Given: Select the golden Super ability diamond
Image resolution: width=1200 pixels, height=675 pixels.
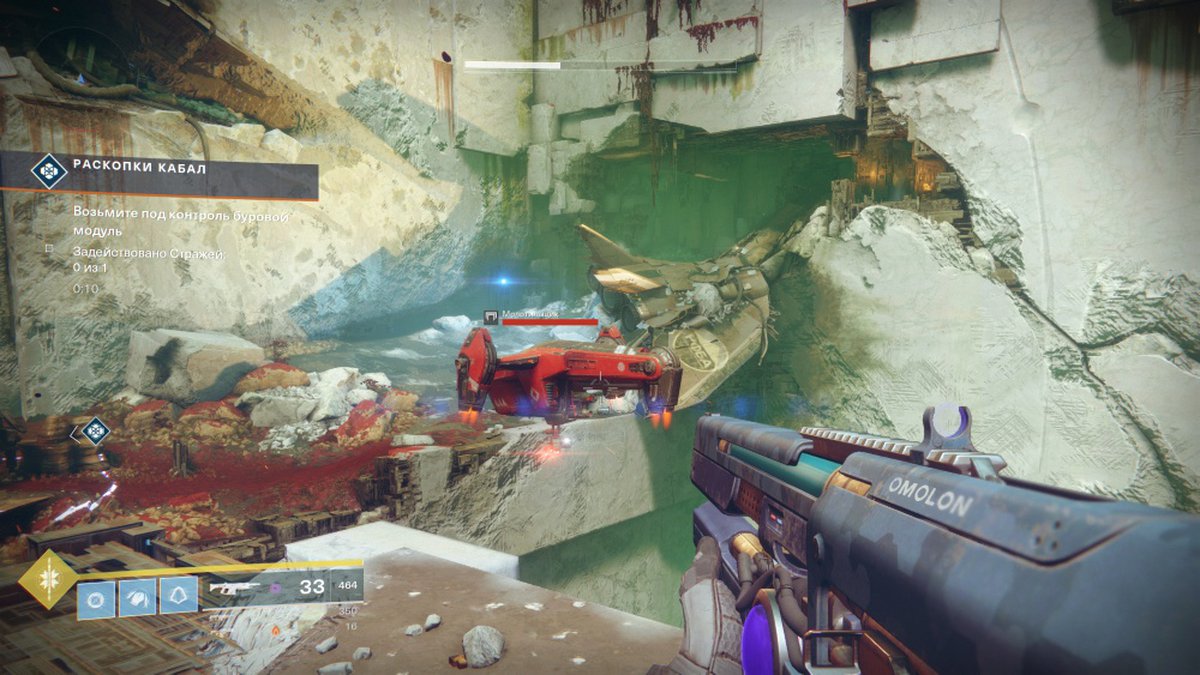Looking at the screenshot, I should pos(47,579).
